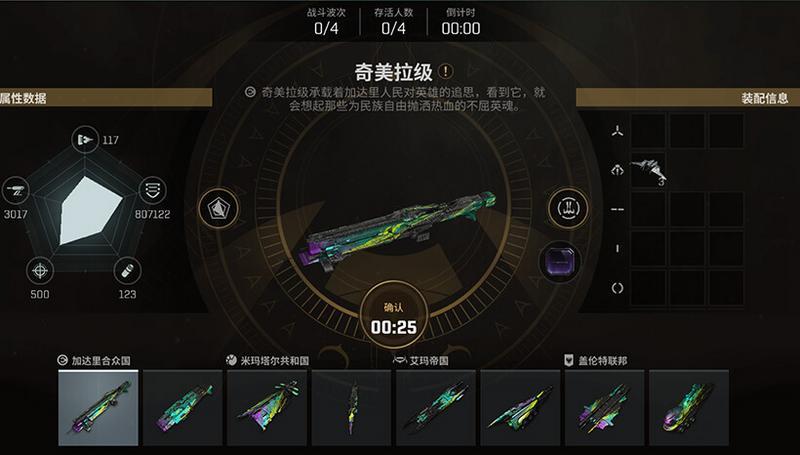The width and height of the screenshot is (800, 455).
Task: Pick the first ship under 米玛塔尔共和国
Action: (x=266, y=407)
